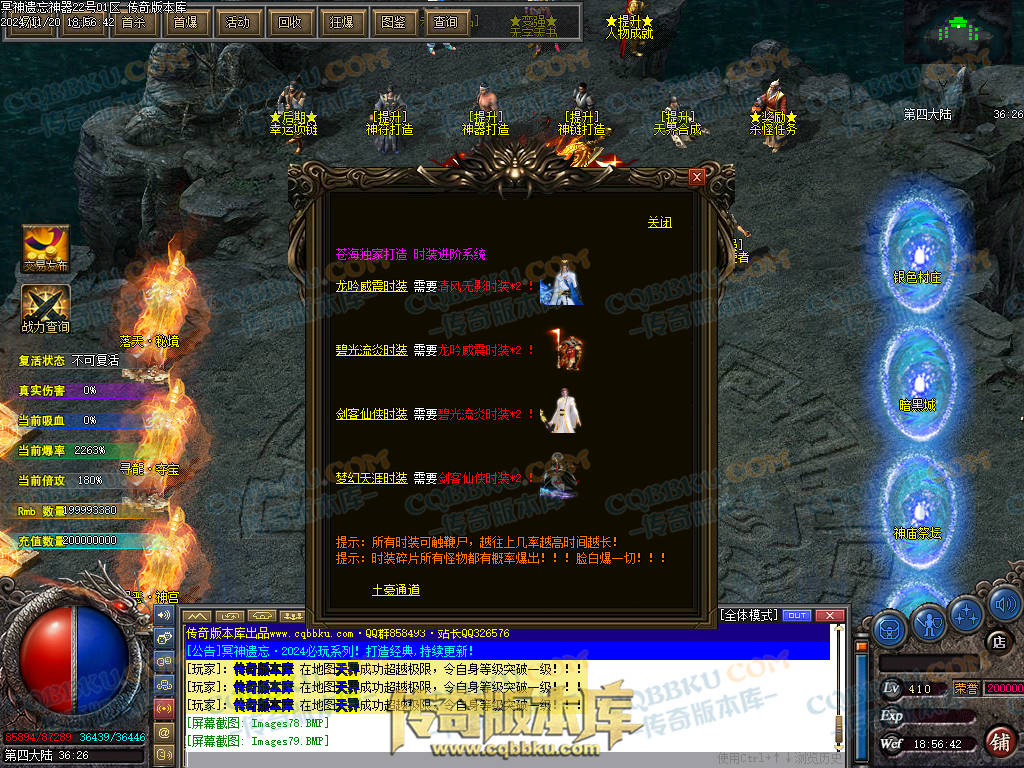Choose the 碧光流炎时装 upgrade link
This screenshot has width=1024, height=768.
pyautogui.click(x=371, y=350)
